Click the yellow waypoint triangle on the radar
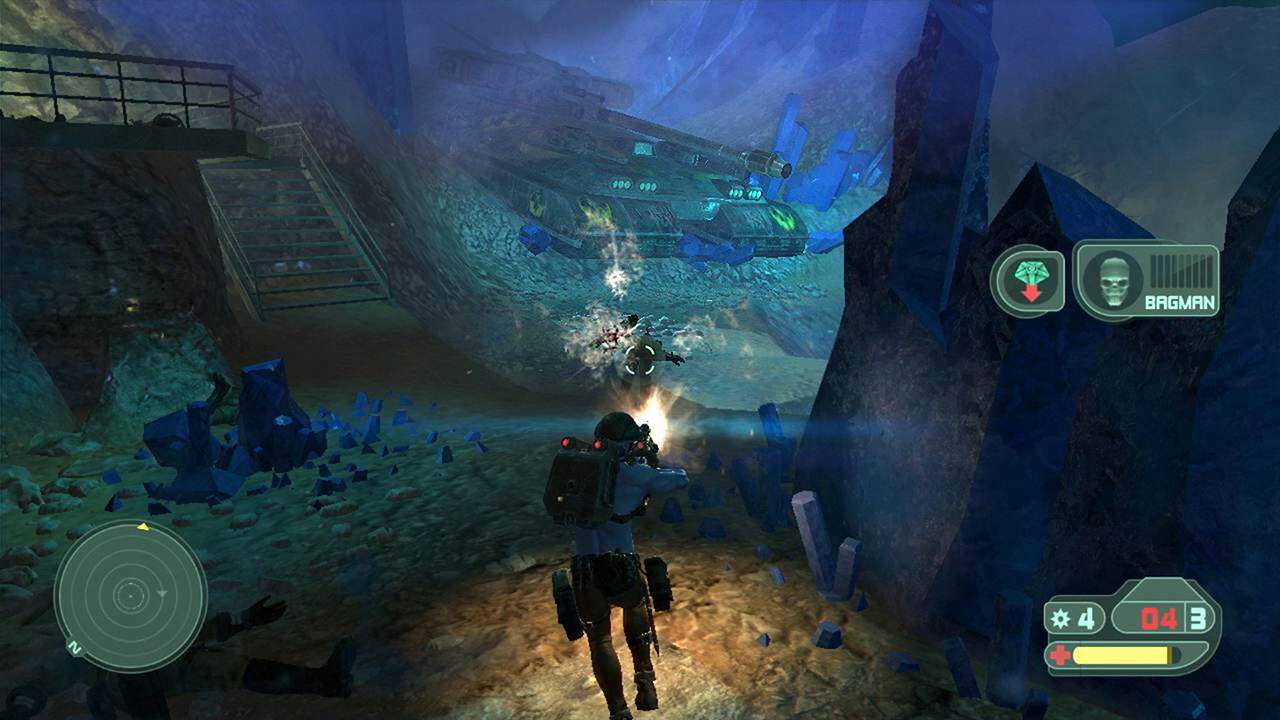The width and height of the screenshot is (1280, 720). click(143, 527)
